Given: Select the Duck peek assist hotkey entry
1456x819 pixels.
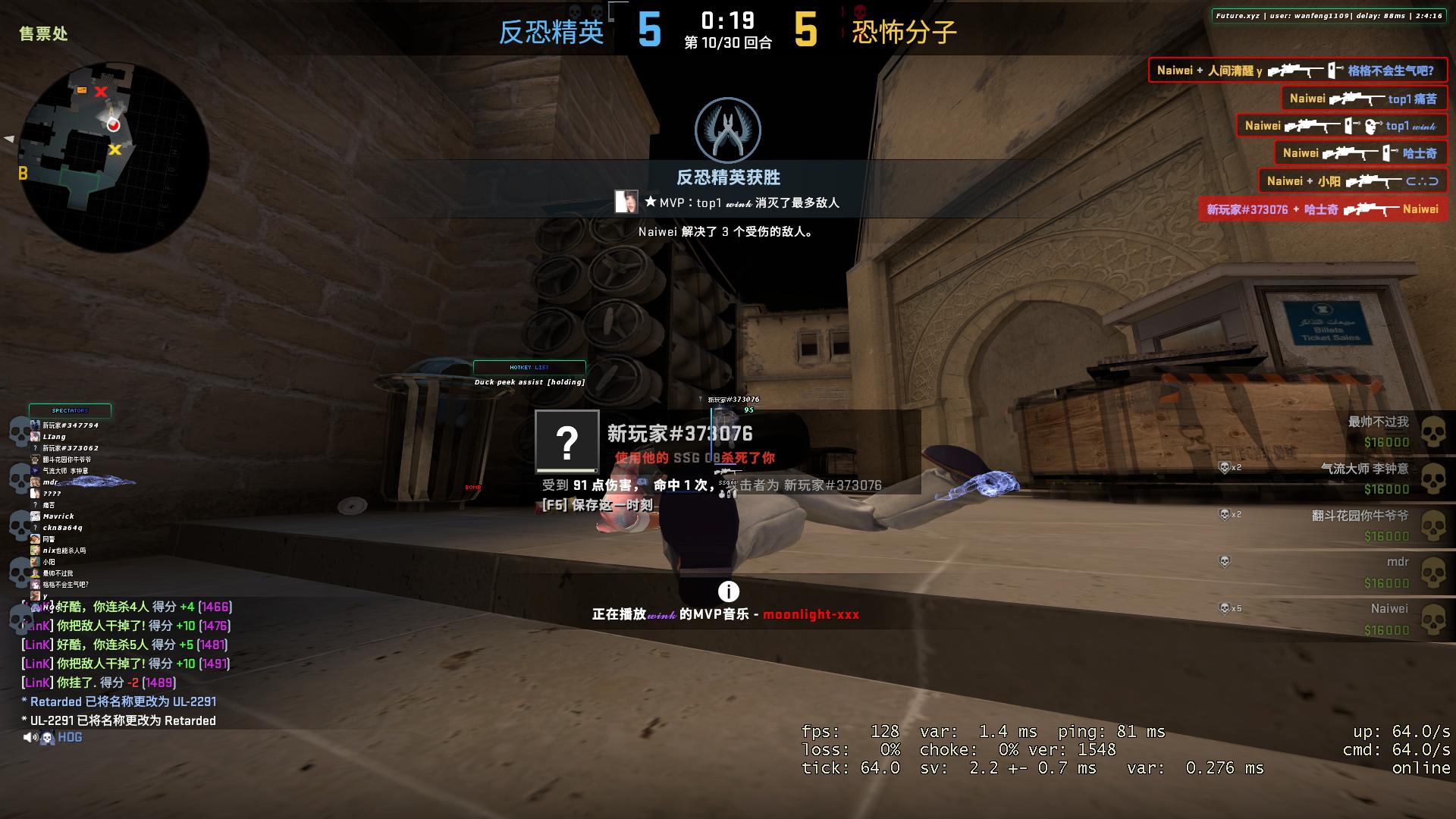Looking at the screenshot, I should (529, 382).
